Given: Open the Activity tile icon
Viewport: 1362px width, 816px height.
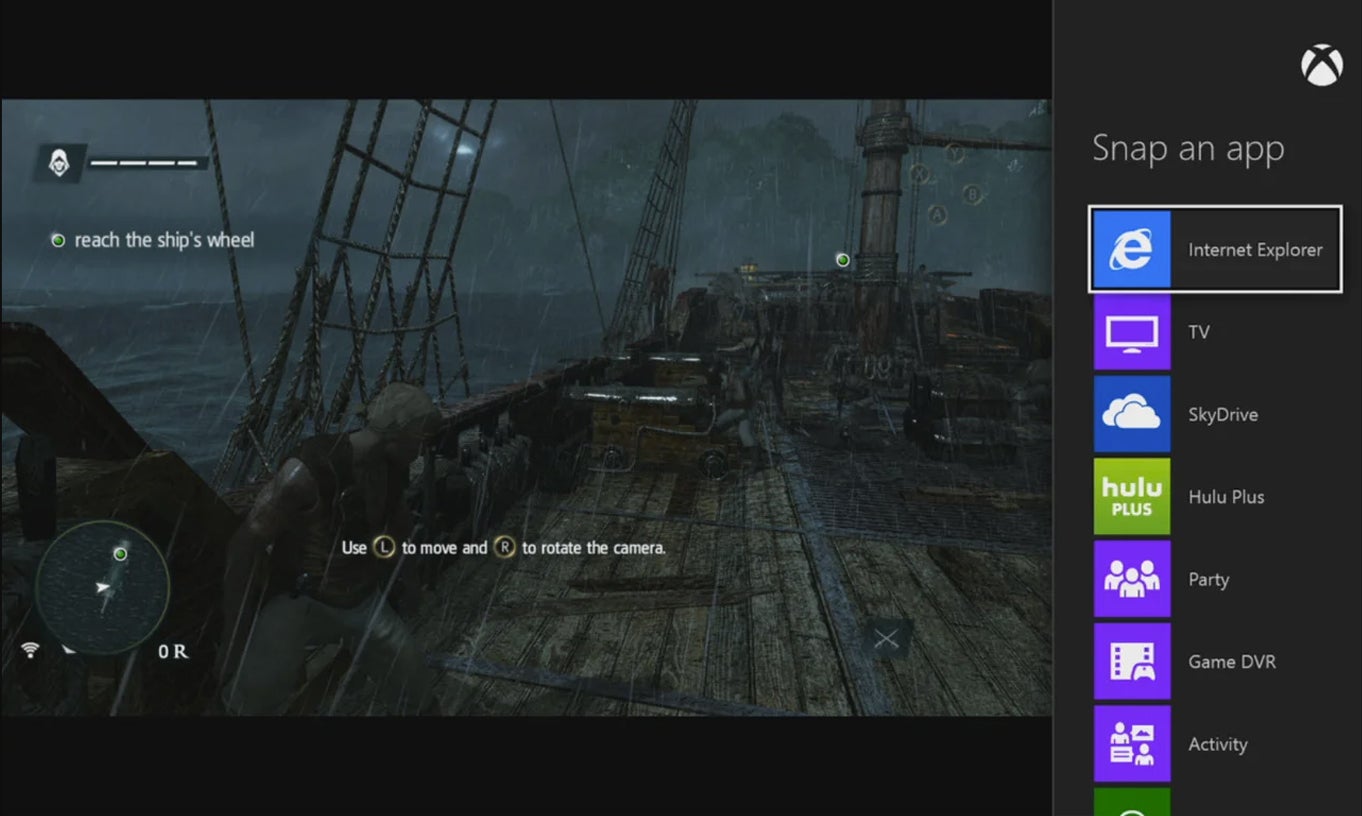Looking at the screenshot, I should [1131, 744].
